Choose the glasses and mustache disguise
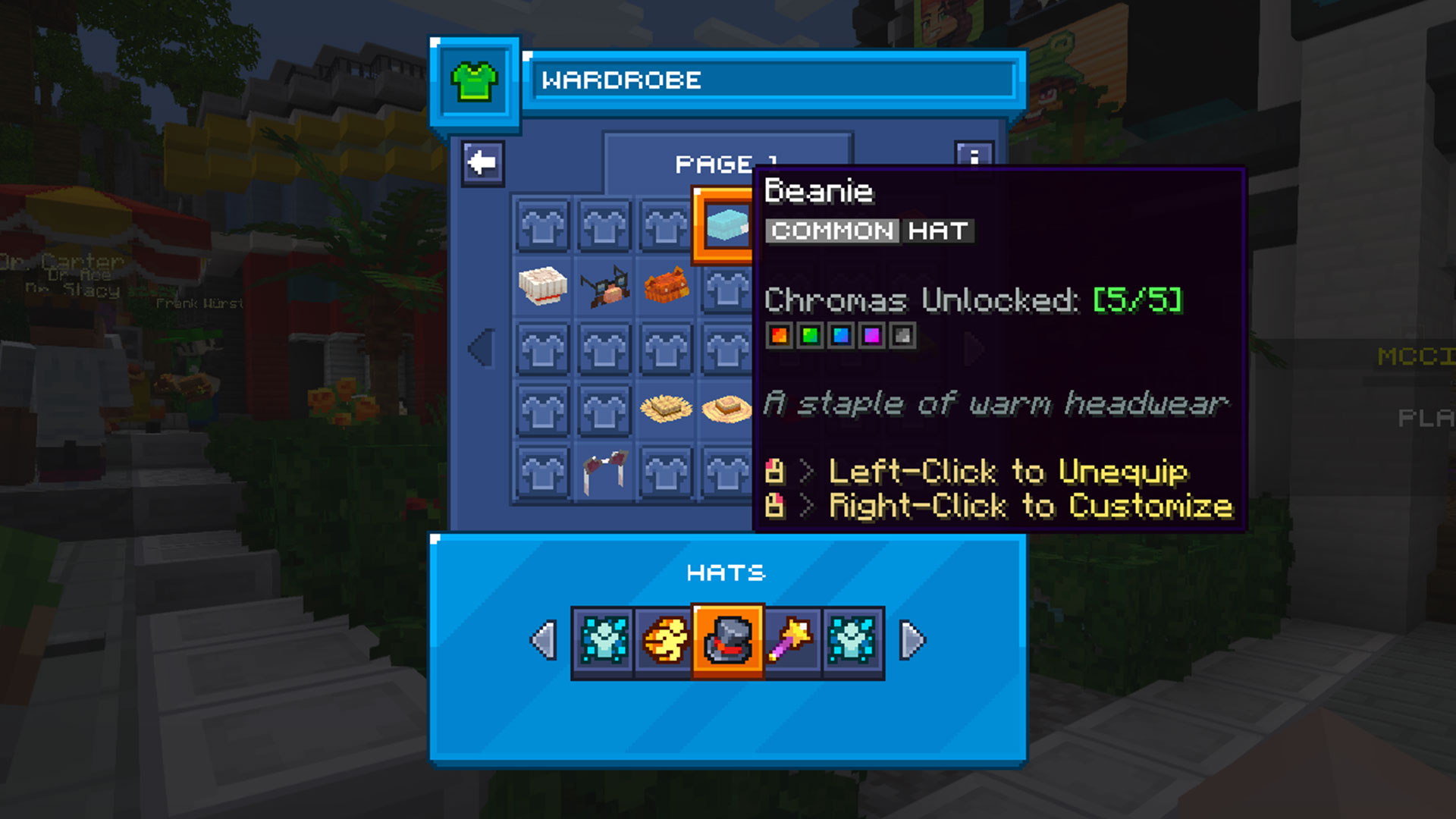This screenshot has width=1456, height=819. click(604, 287)
